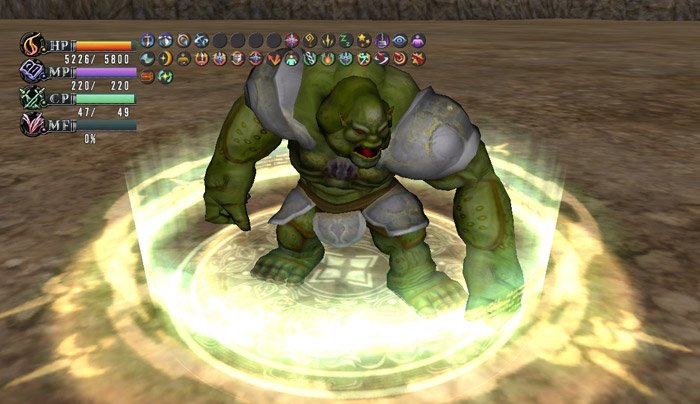Screen dimensions: 700x404
Task: Click the purple person silhouette status icon
Action: [x=418, y=40]
